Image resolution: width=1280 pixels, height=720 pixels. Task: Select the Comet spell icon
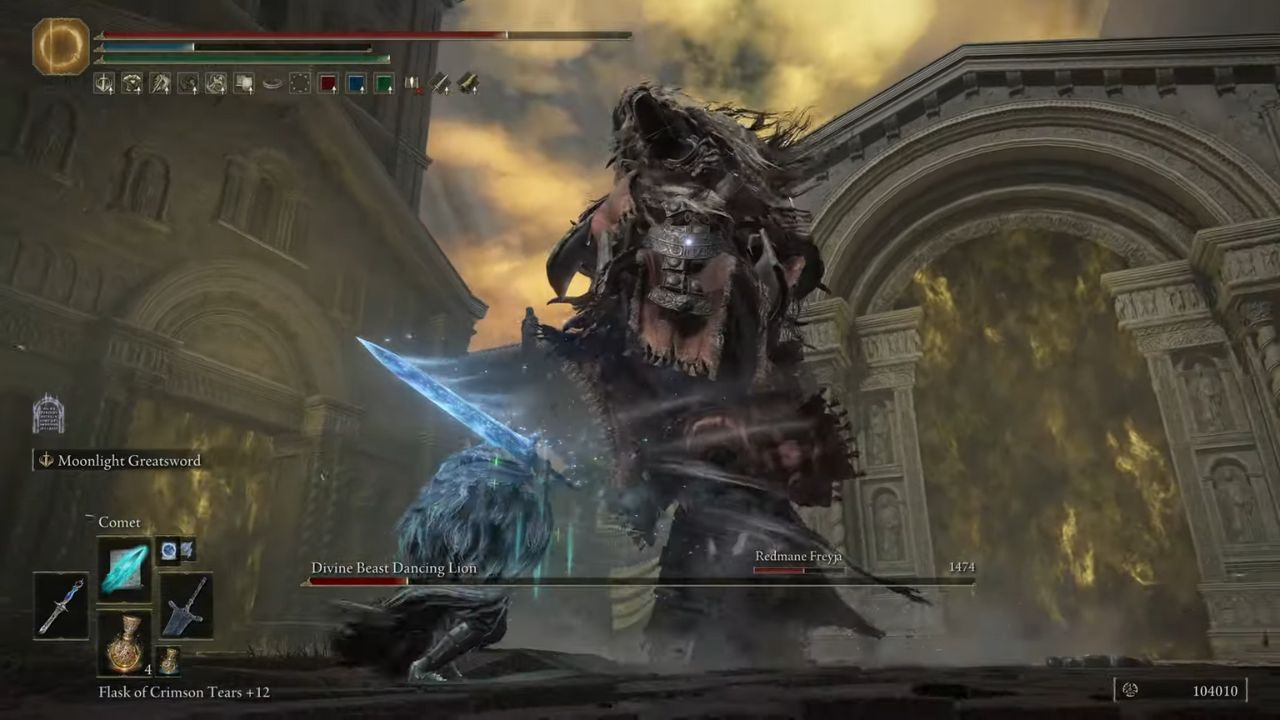[125, 572]
